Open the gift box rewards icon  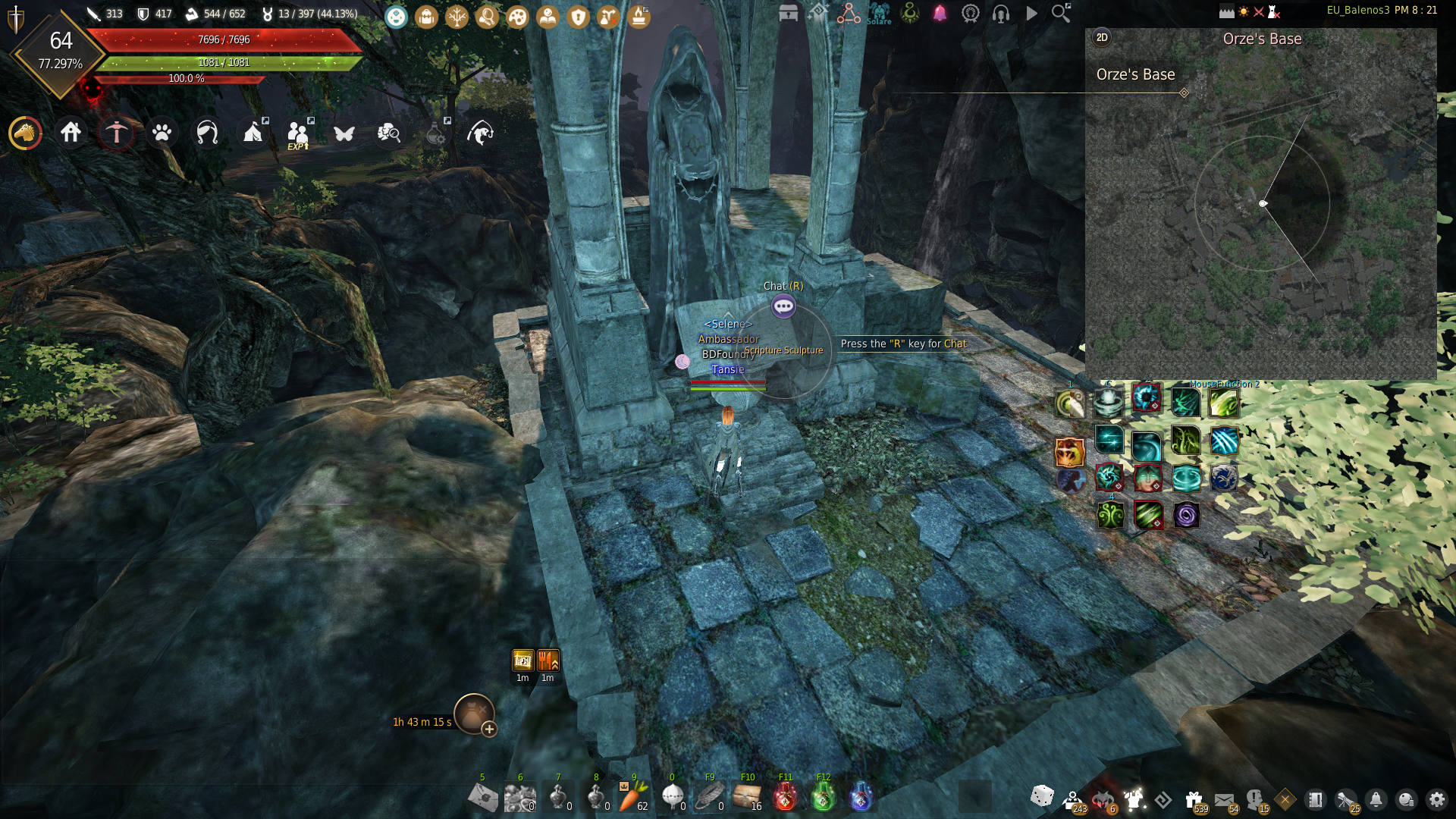pos(1194,799)
